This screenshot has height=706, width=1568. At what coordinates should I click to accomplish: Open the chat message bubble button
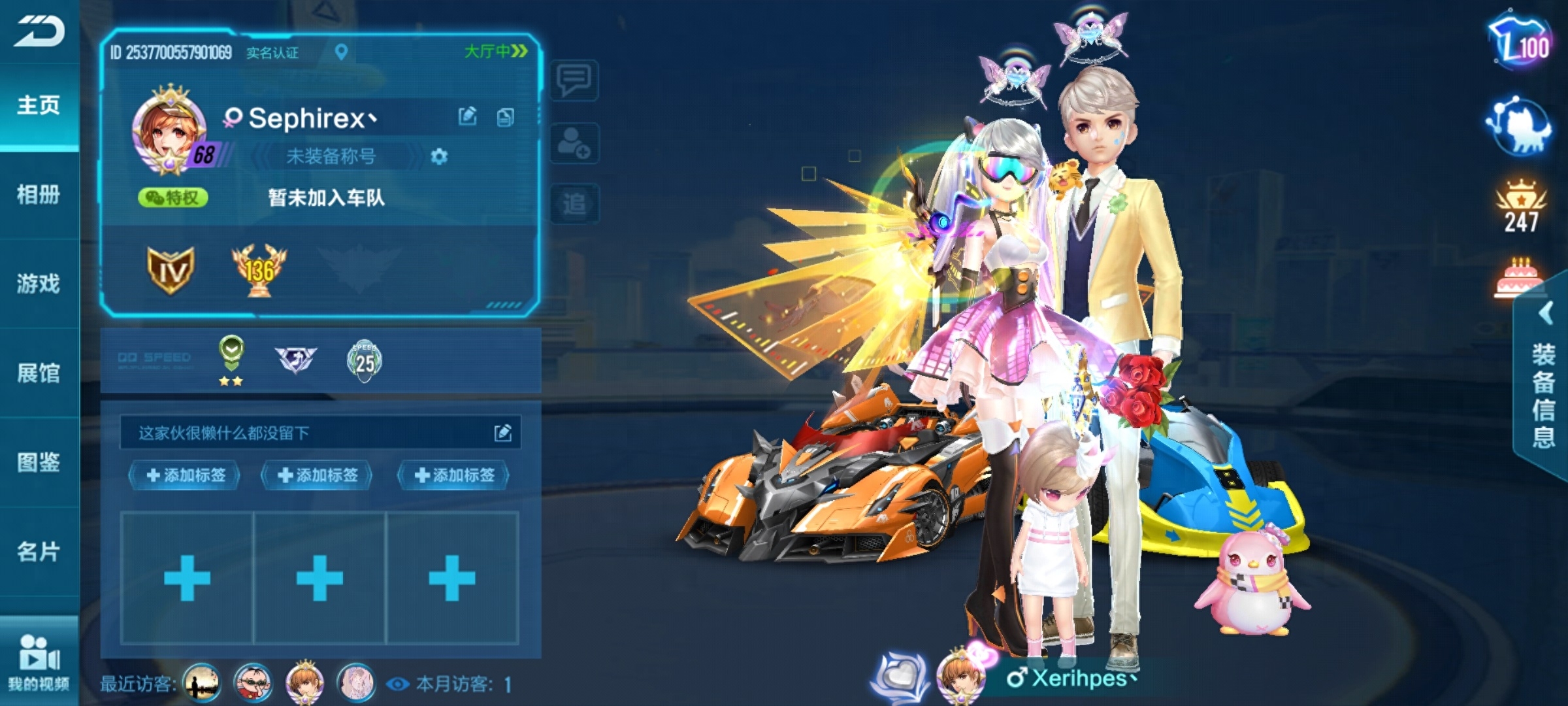pyautogui.click(x=574, y=81)
